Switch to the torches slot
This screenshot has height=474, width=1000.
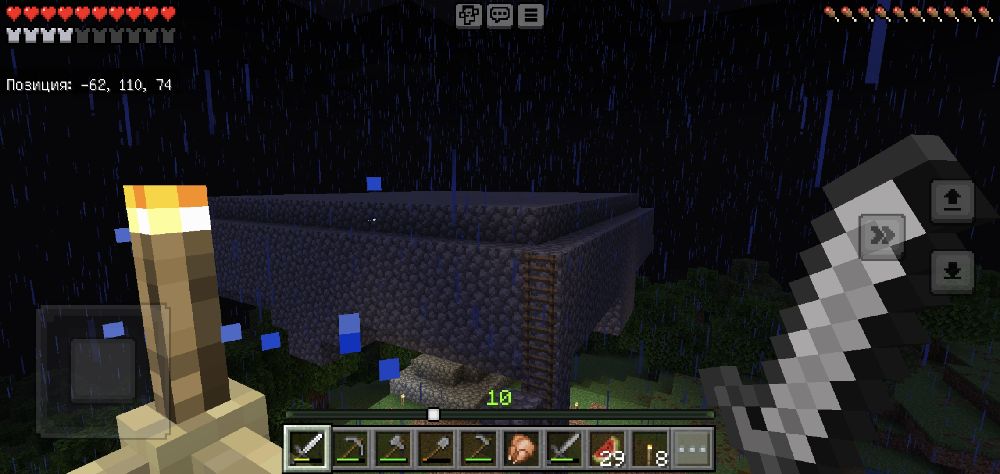point(649,447)
